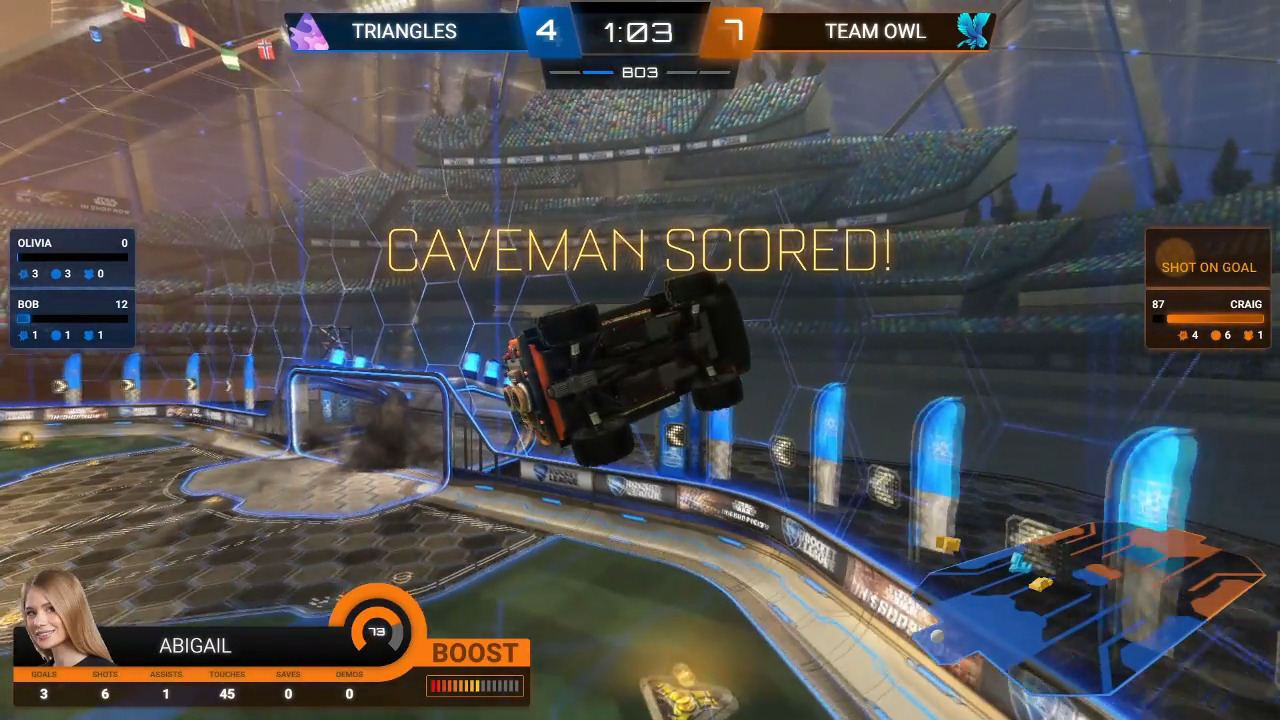
Task: Expand Bob's player card
Action: (70, 320)
